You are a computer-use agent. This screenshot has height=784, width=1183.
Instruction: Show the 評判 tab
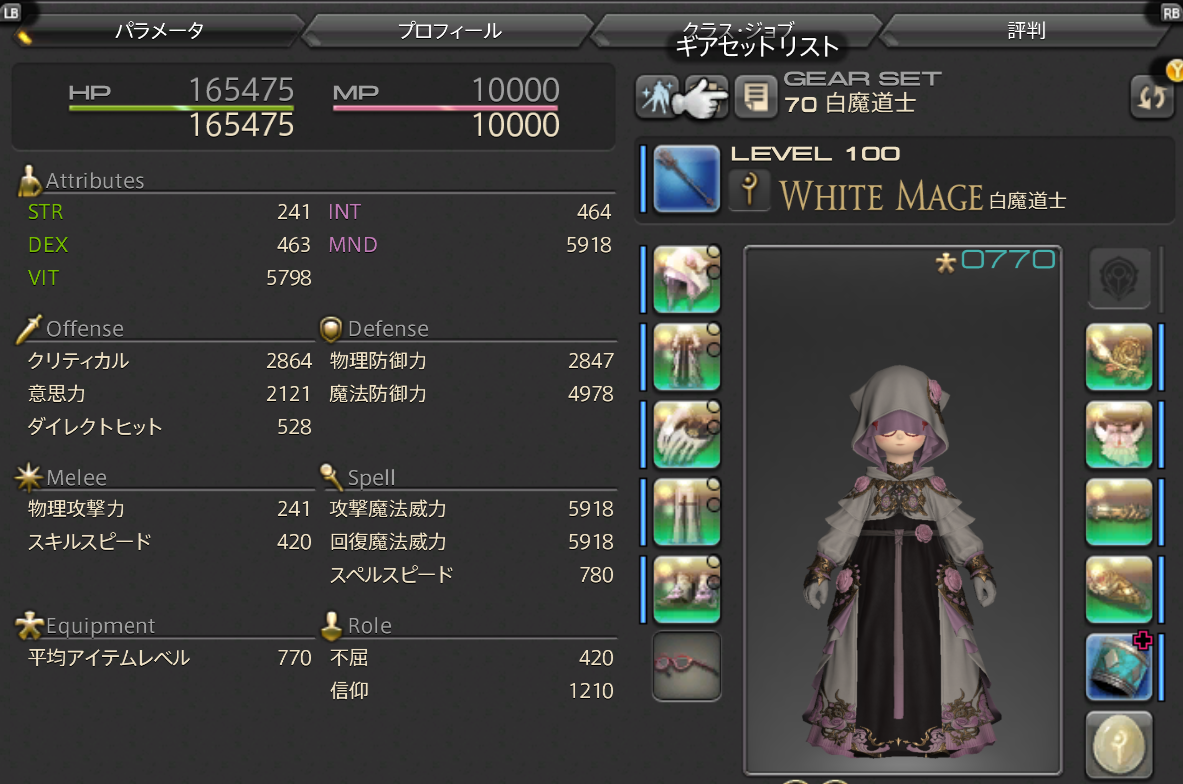[x=1026, y=31]
